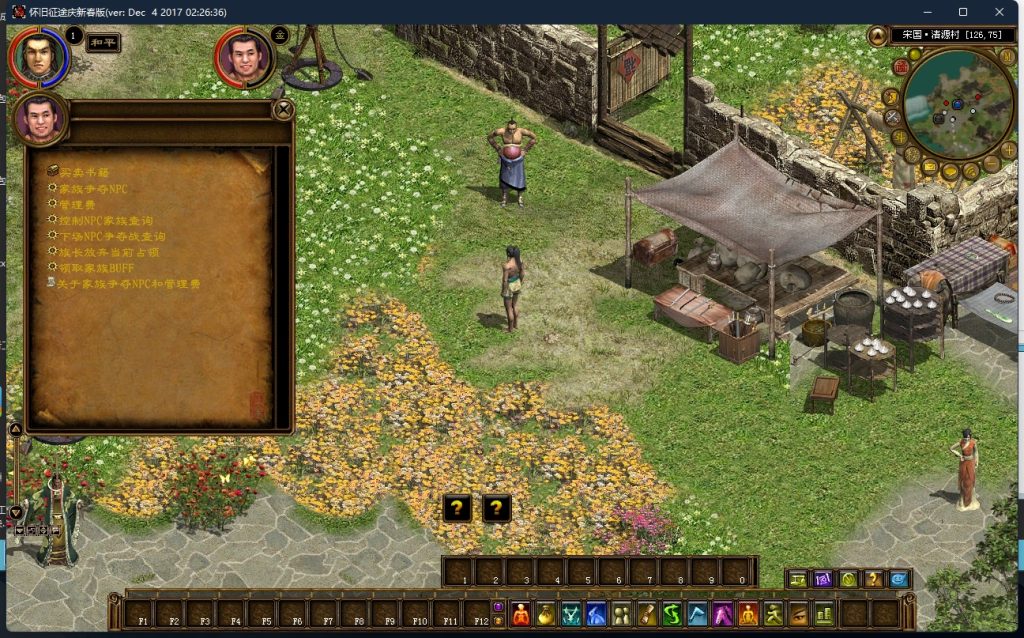Click the circular minimap

pos(957,103)
